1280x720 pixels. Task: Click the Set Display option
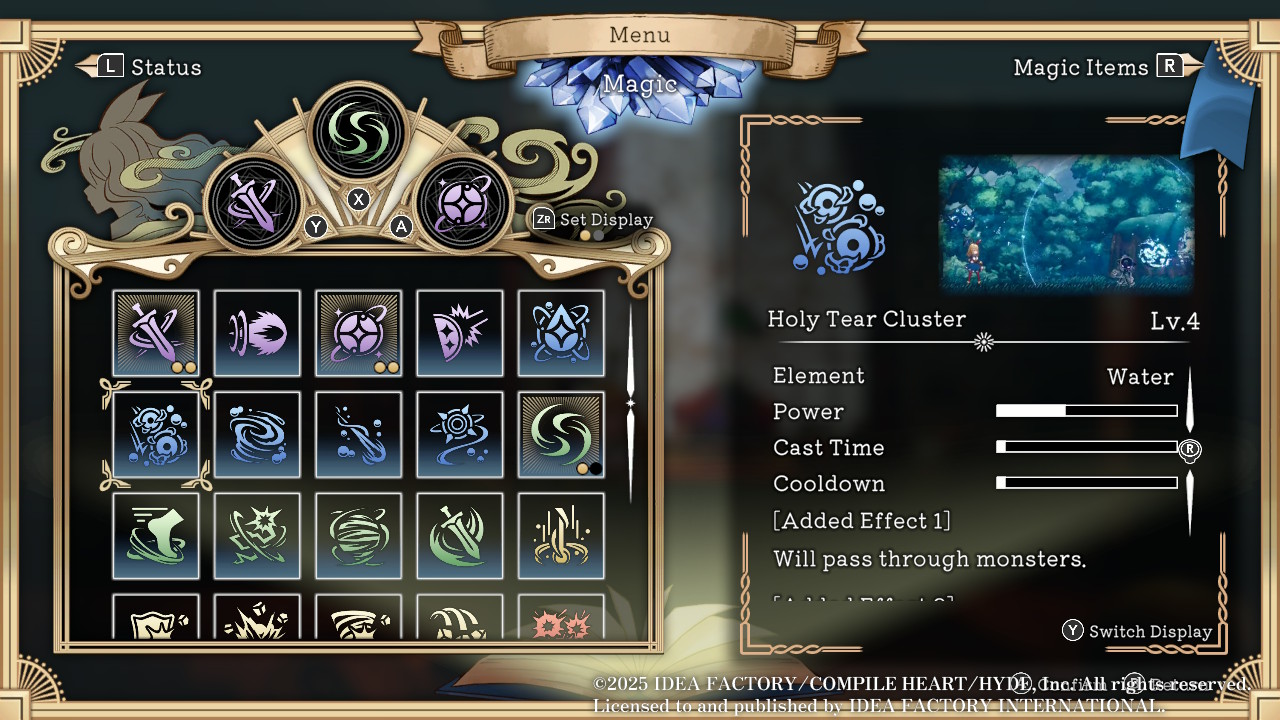coord(594,219)
